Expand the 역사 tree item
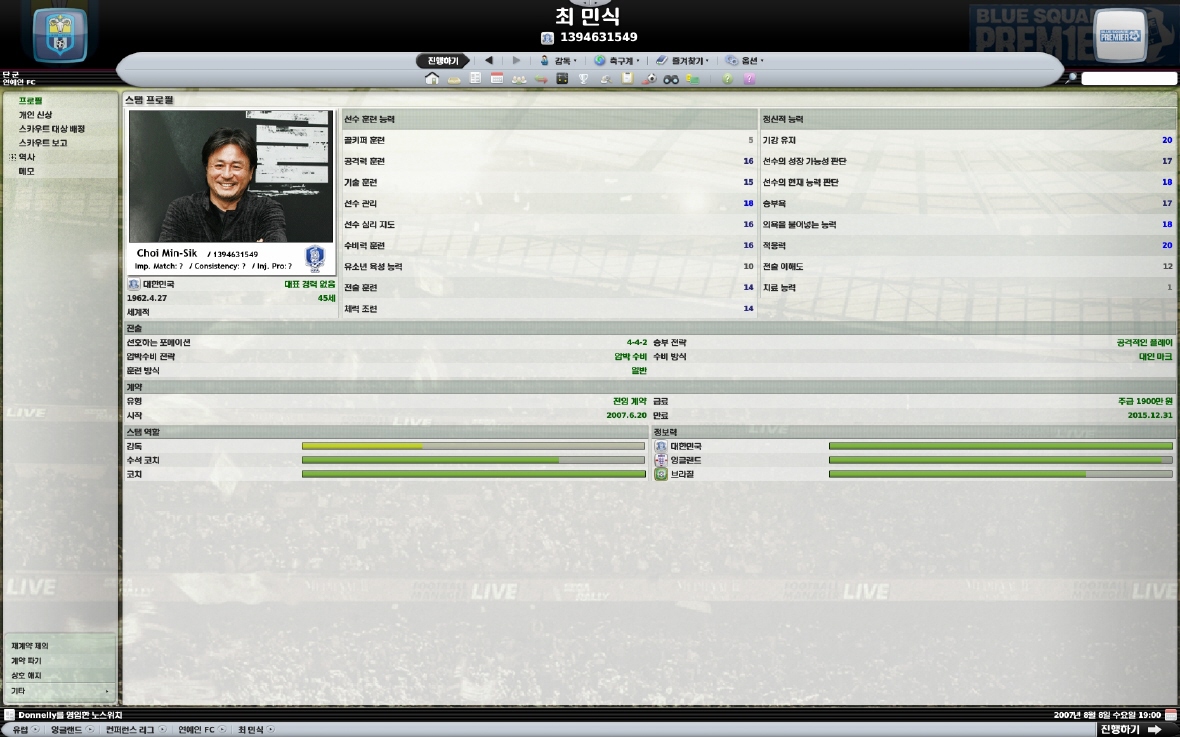This screenshot has height=737, width=1180. (x=13, y=157)
